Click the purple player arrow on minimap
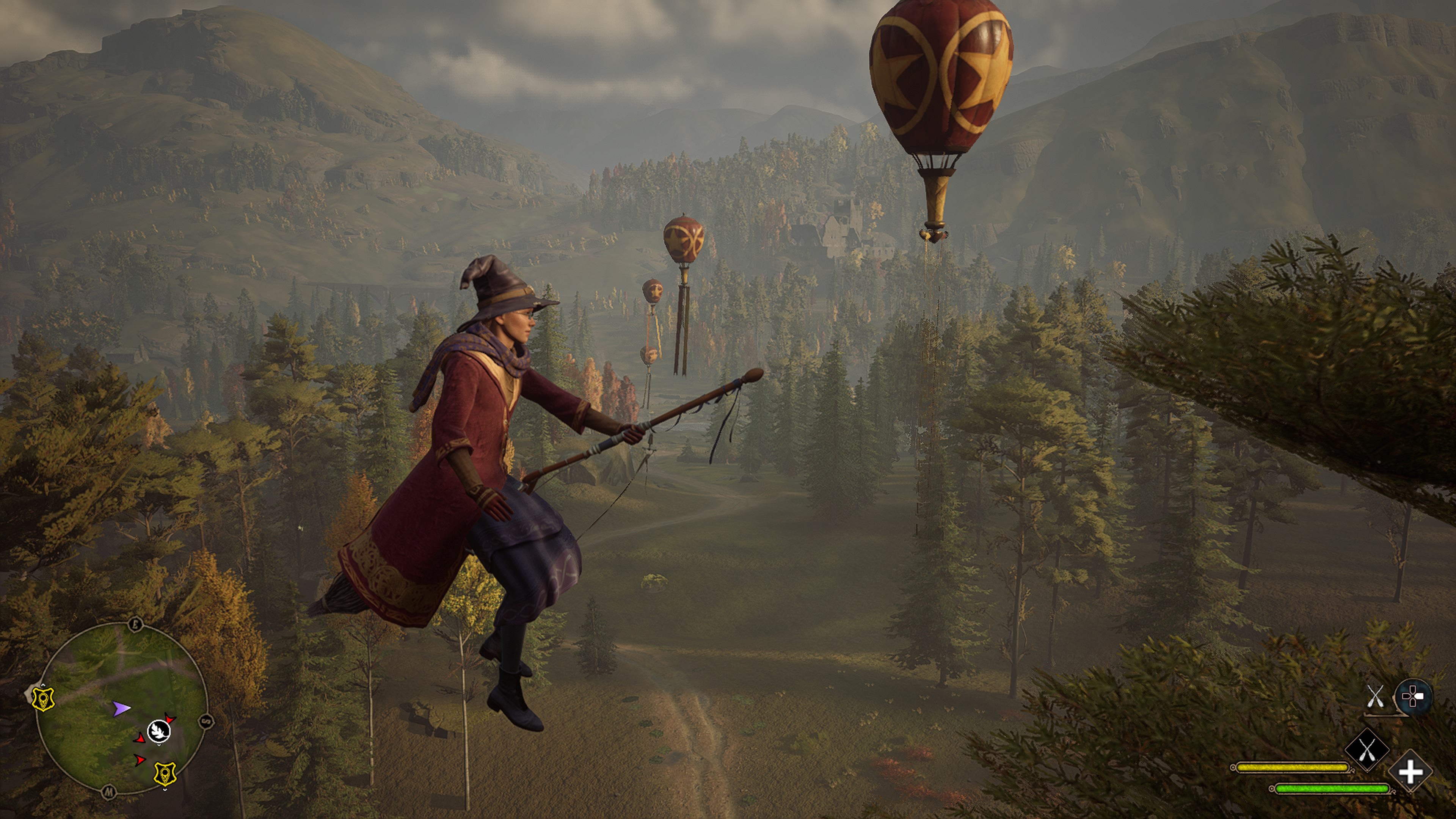Image resolution: width=1456 pixels, height=819 pixels. pos(121,708)
